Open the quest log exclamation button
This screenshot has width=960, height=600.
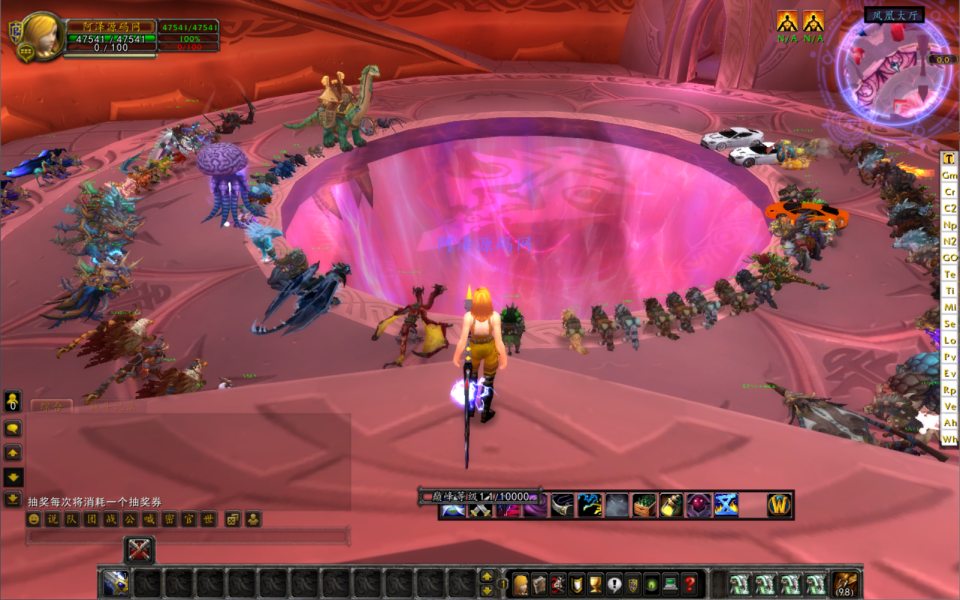point(613,584)
